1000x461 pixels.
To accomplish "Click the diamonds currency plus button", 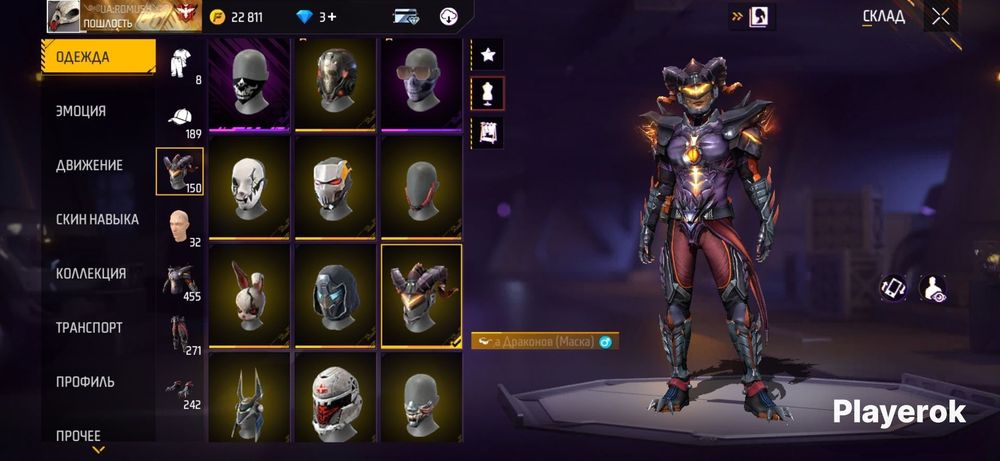I will [328, 17].
